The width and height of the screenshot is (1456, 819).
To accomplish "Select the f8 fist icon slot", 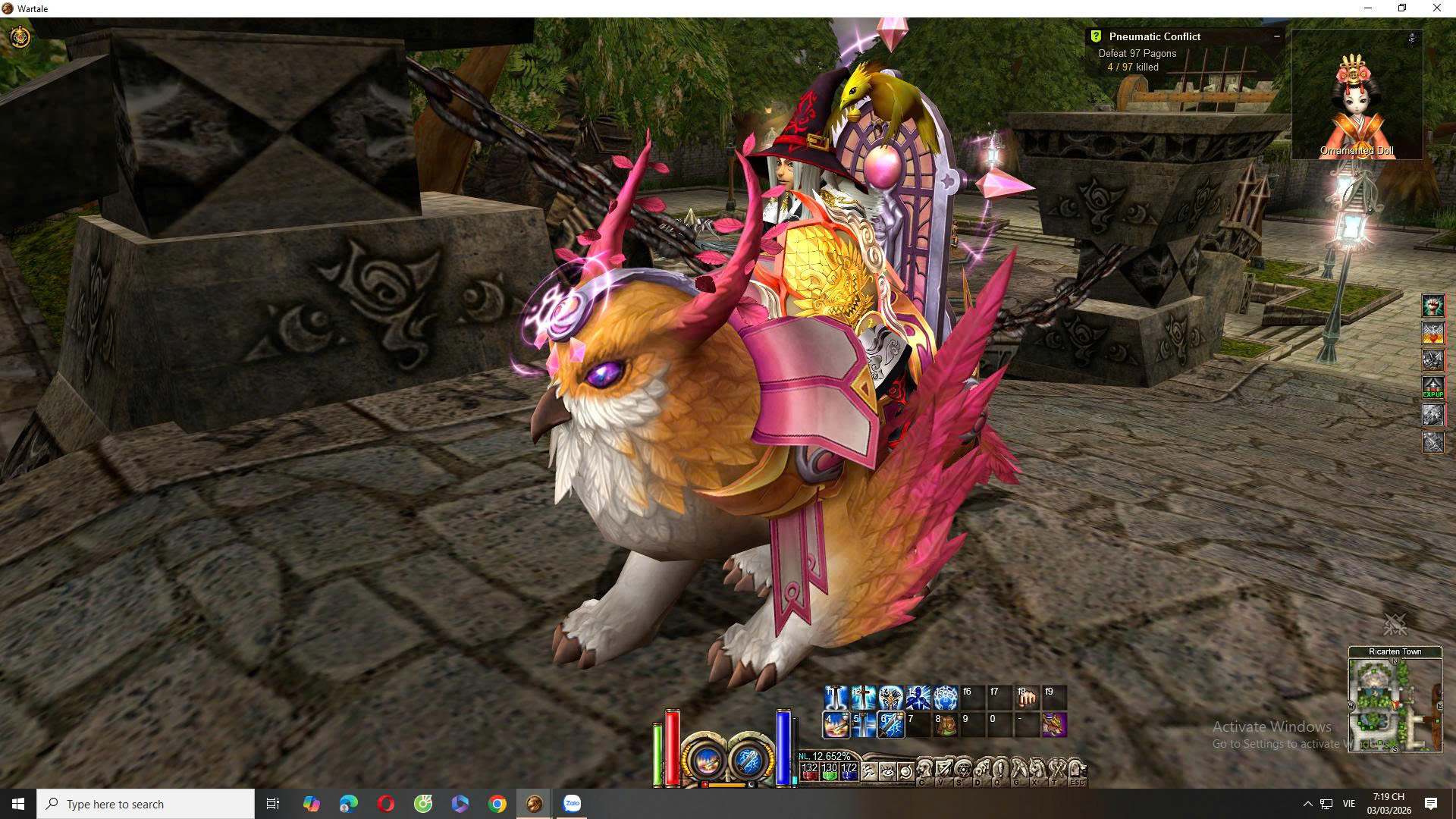I will 1027,697.
